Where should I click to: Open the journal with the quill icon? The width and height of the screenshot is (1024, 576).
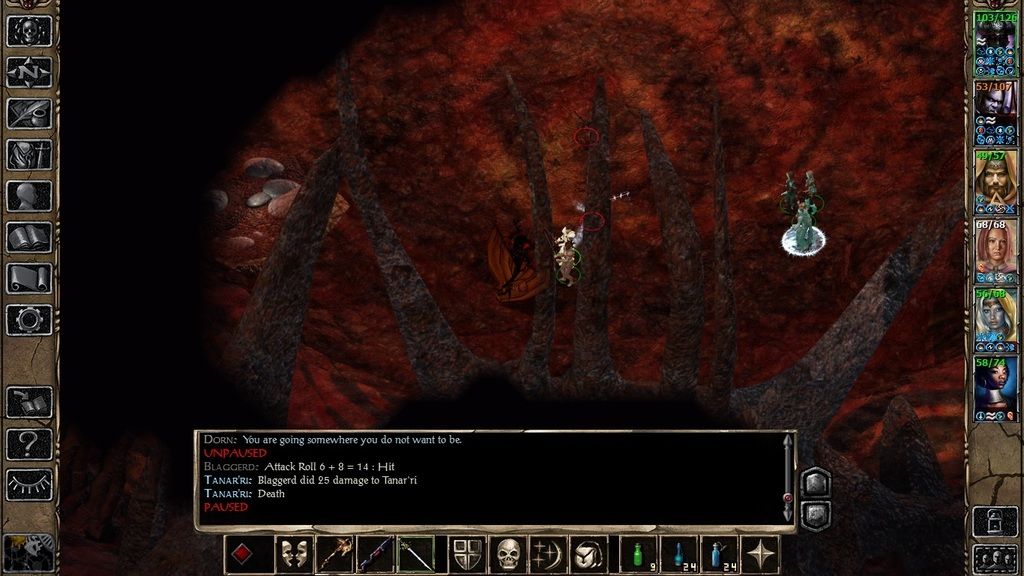(x=29, y=113)
